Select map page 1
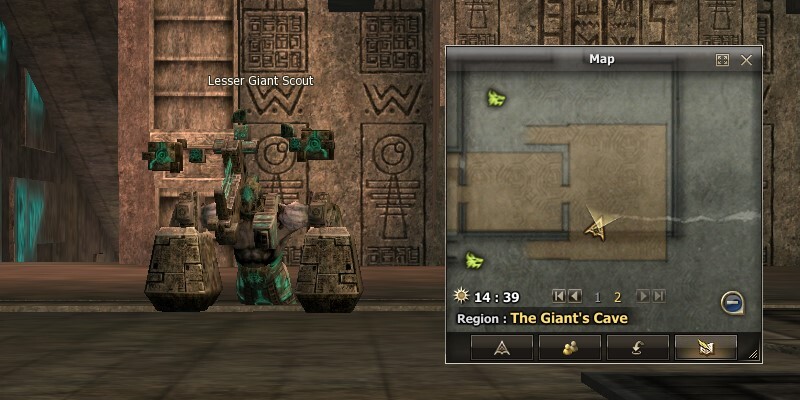Image resolution: width=800 pixels, height=400 pixels. (598, 297)
